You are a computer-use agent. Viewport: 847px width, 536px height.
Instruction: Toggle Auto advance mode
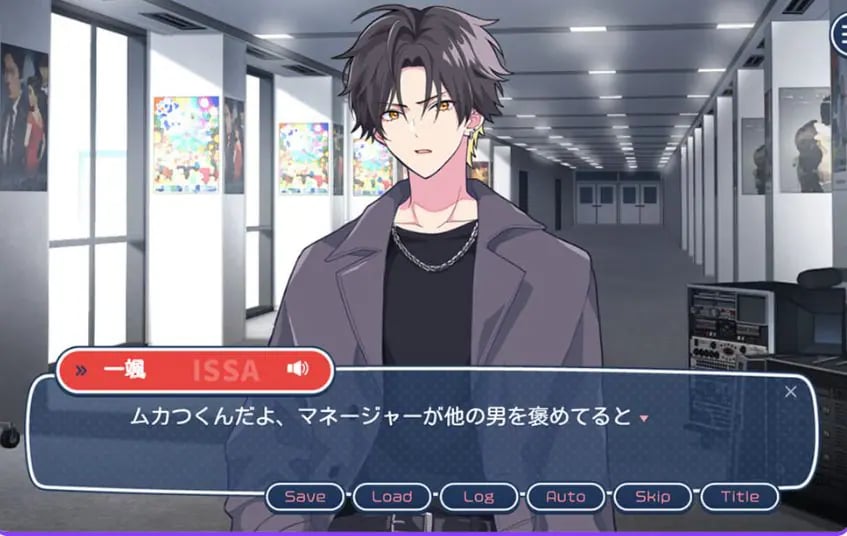click(x=566, y=496)
